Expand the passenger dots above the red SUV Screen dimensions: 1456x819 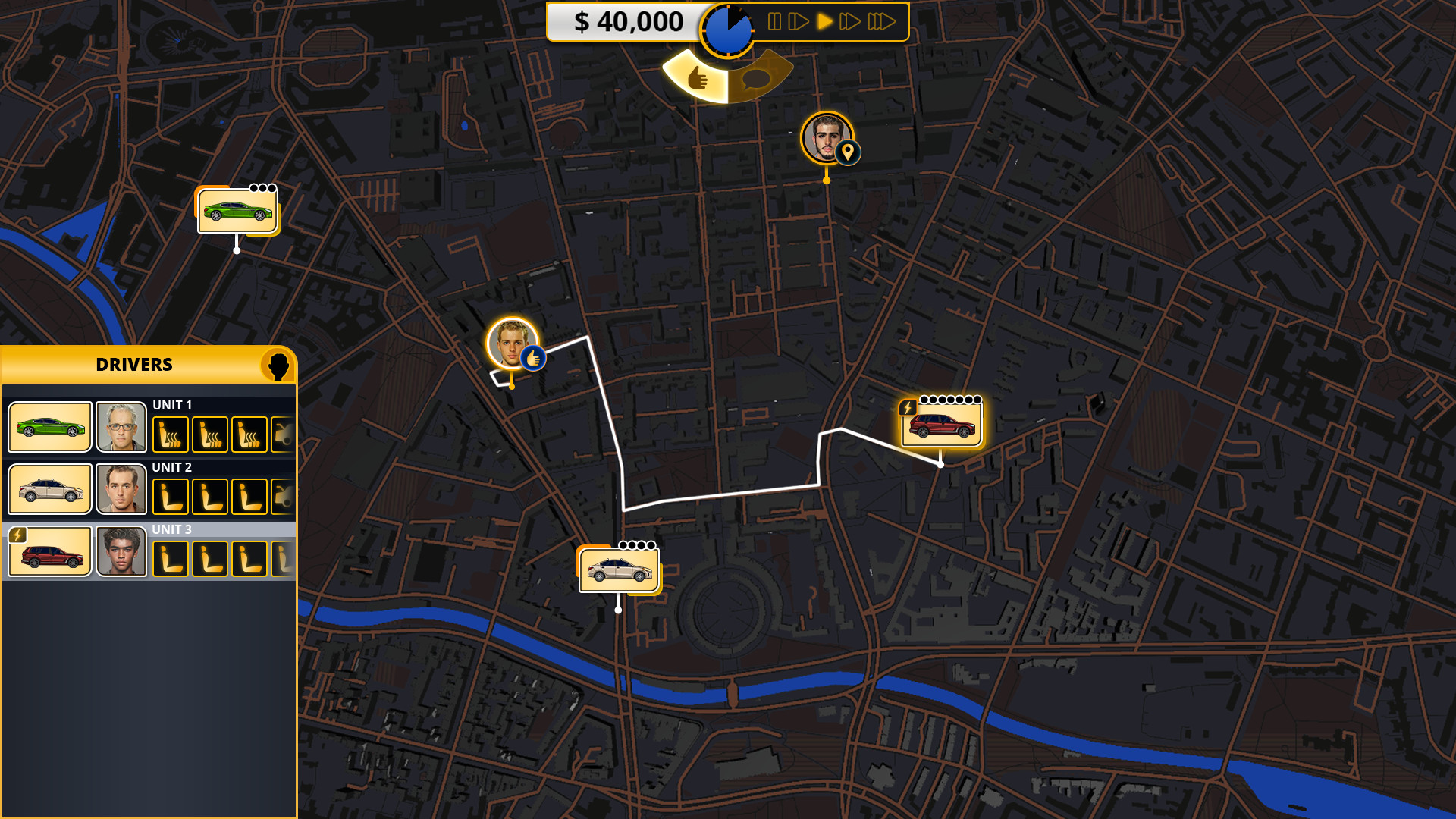[952, 398]
